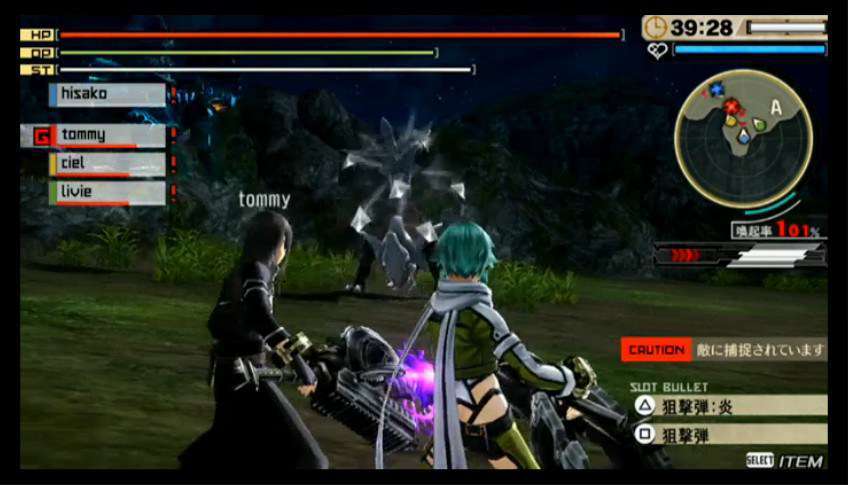
Task: Pick livie in the party list
Action: click(108, 192)
